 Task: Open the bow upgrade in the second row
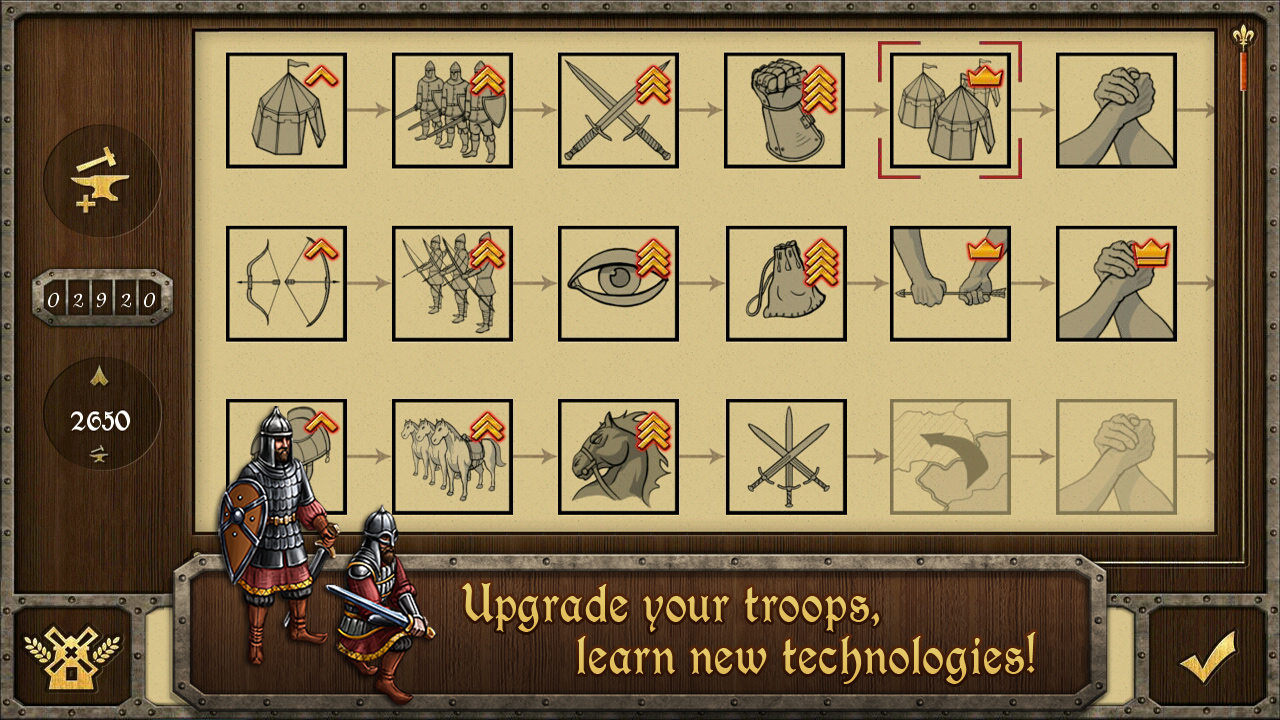pyautogui.click(x=286, y=283)
